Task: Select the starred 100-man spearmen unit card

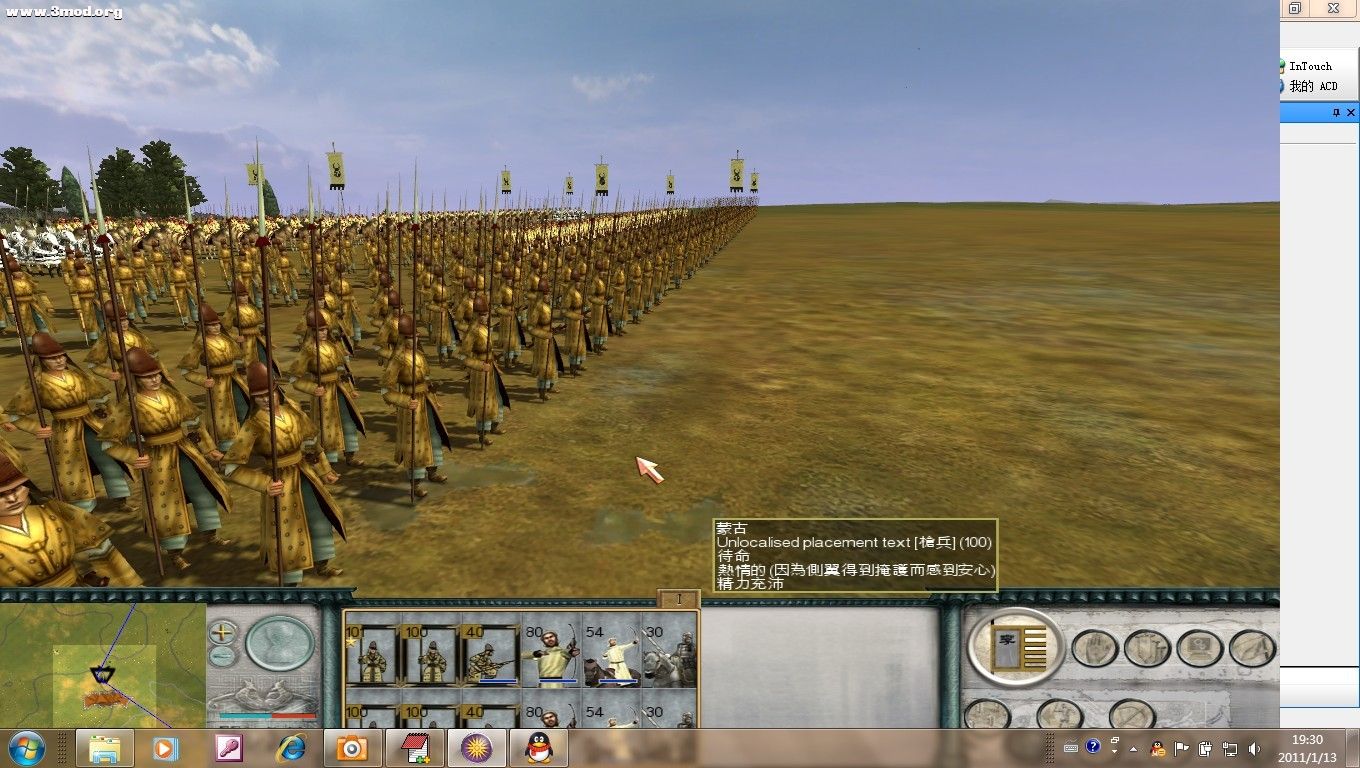Action: (x=369, y=656)
